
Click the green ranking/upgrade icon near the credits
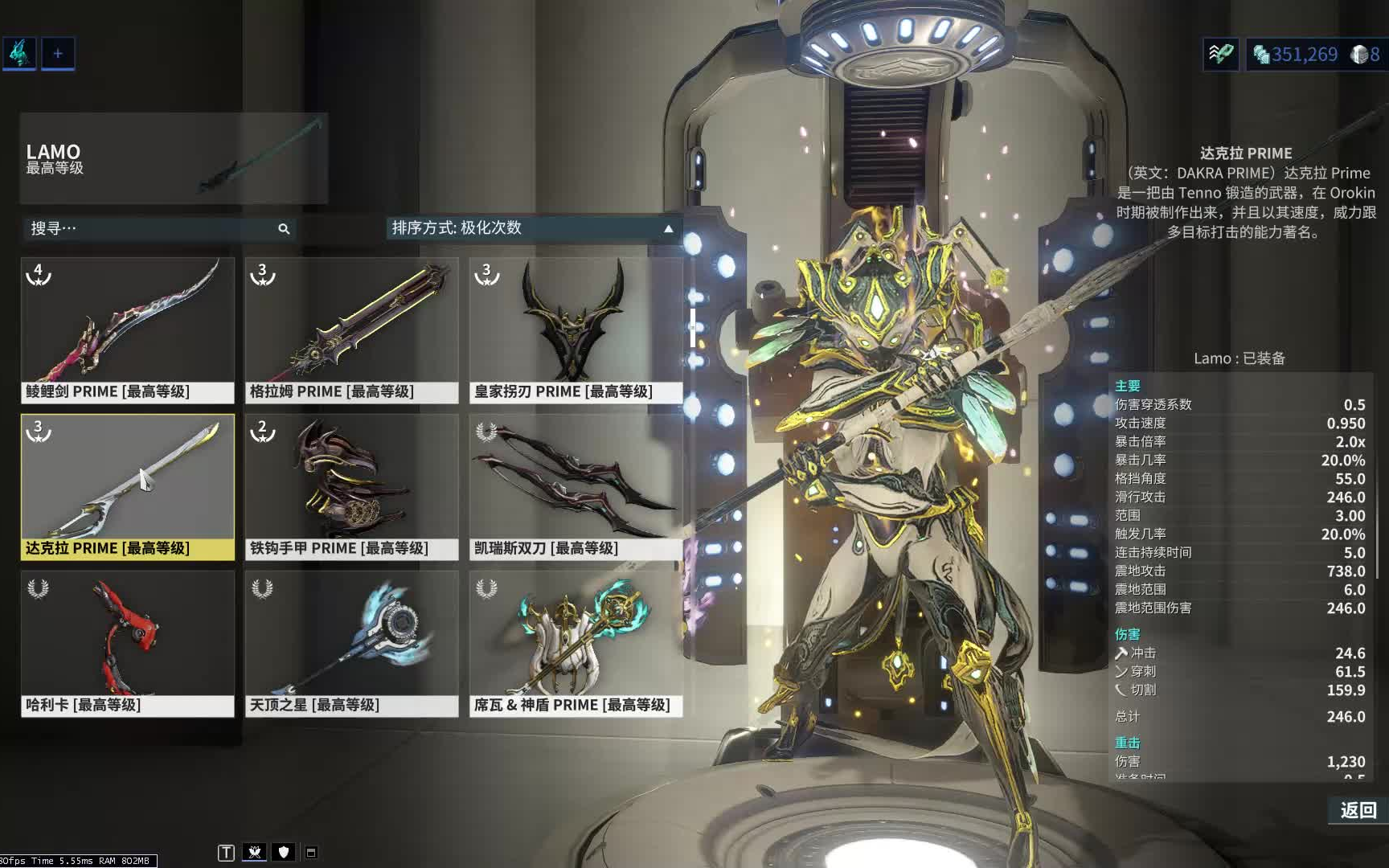pos(1221,53)
